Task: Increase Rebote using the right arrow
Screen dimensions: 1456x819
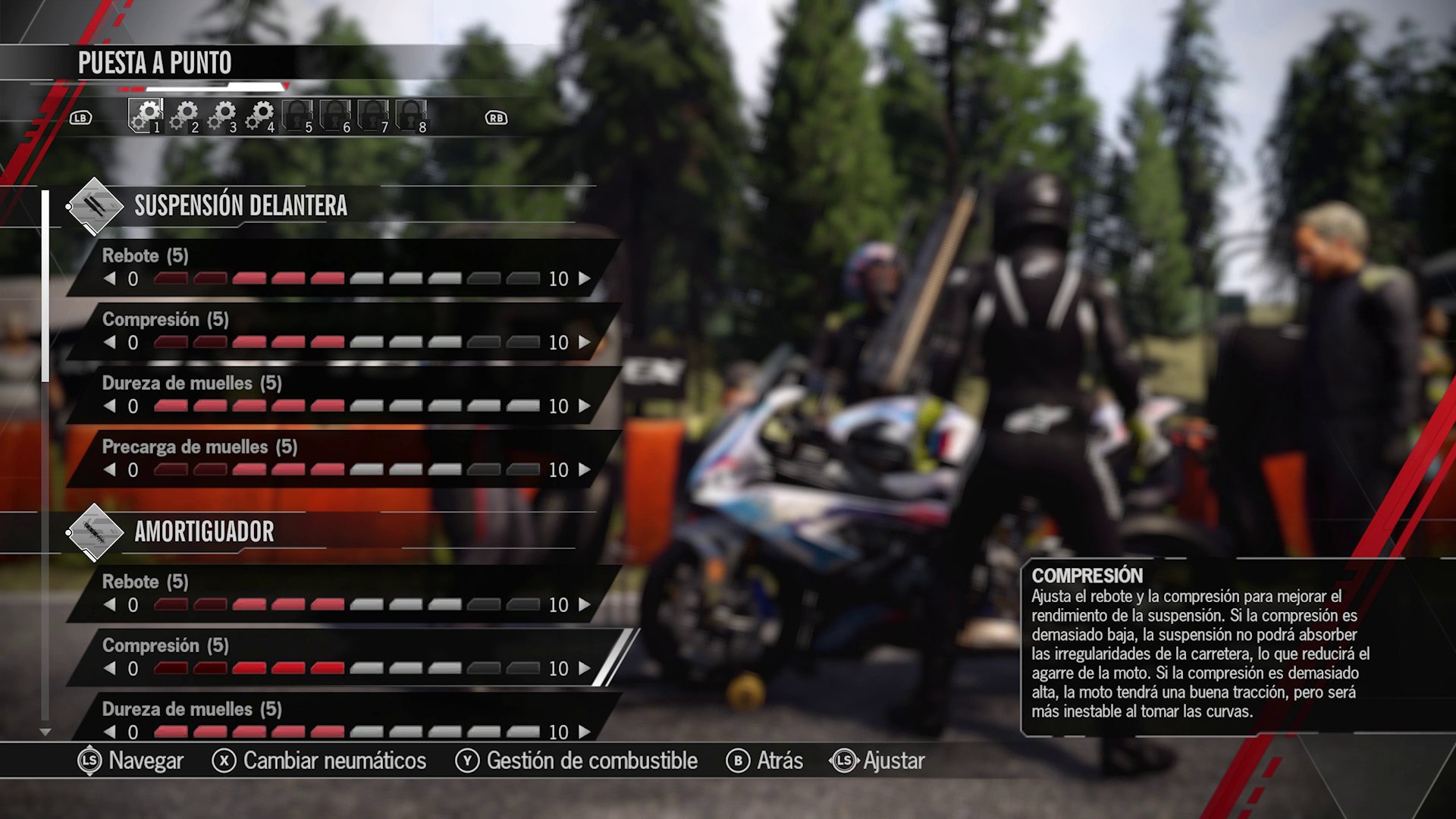Action: (583, 278)
